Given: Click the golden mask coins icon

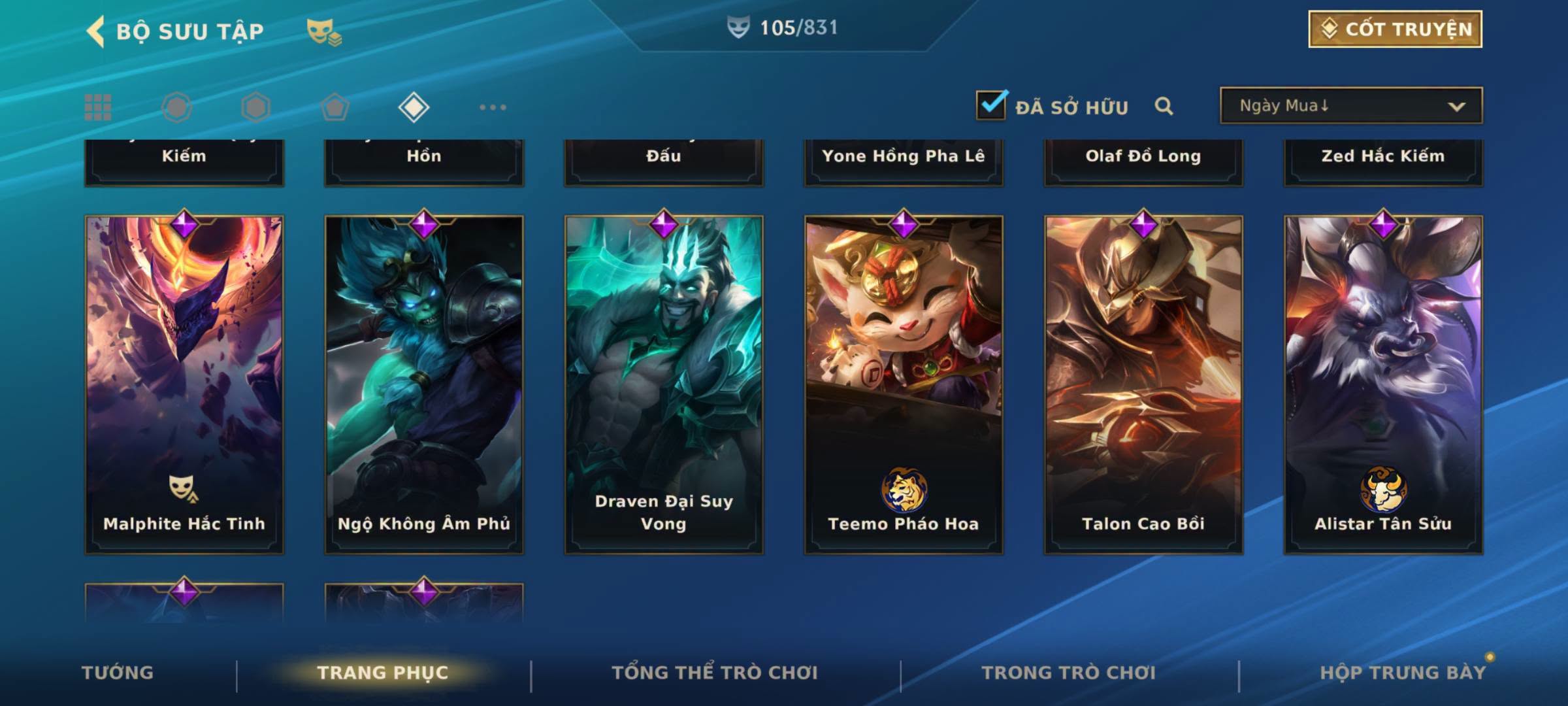Looking at the screenshot, I should pos(324,31).
